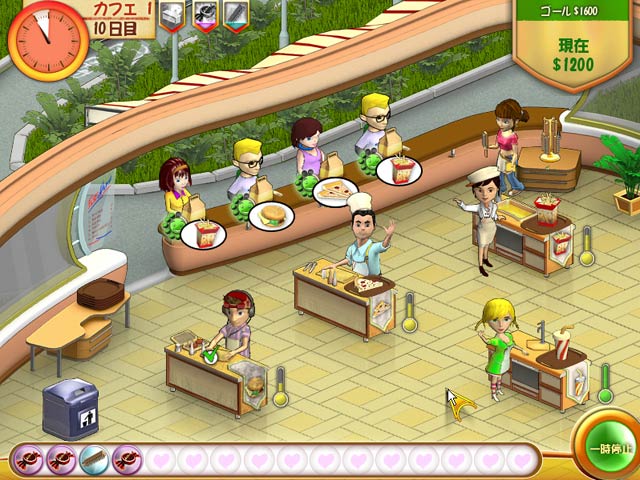Image resolution: width=640 pixels, height=480 pixels.
Task: Select the pizza slice order bubble
Action: point(335,191)
